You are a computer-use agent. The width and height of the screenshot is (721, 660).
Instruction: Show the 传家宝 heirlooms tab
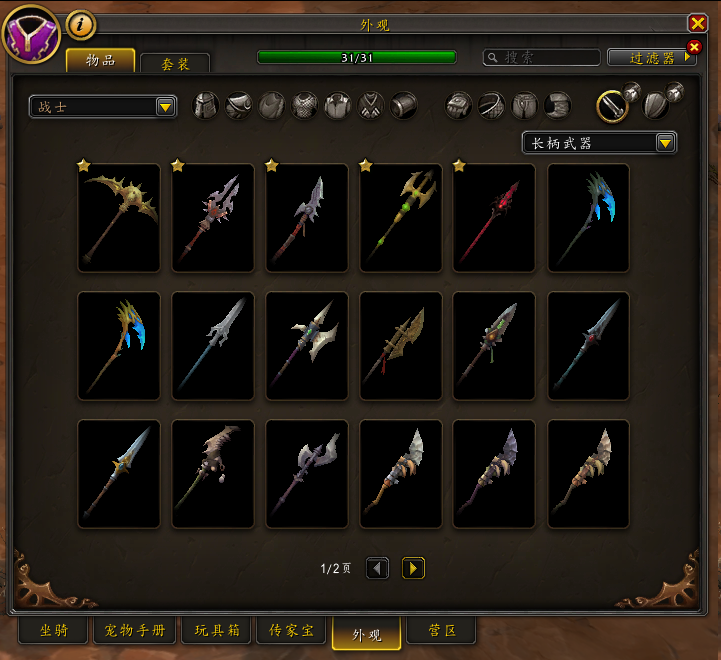292,631
